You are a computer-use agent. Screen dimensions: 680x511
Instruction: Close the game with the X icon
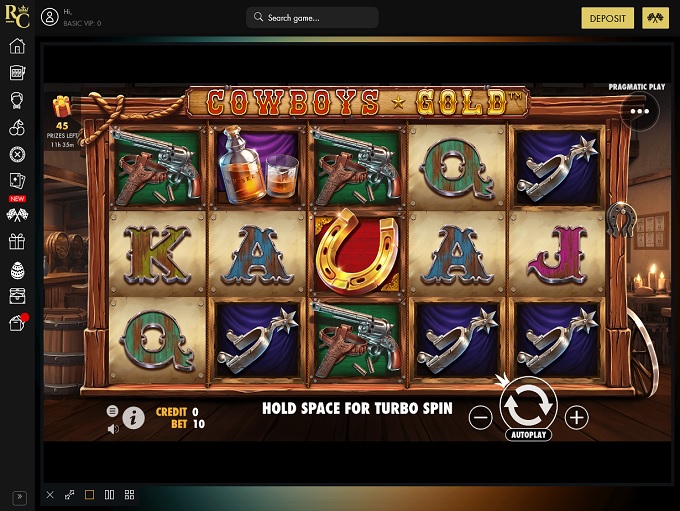50,495
